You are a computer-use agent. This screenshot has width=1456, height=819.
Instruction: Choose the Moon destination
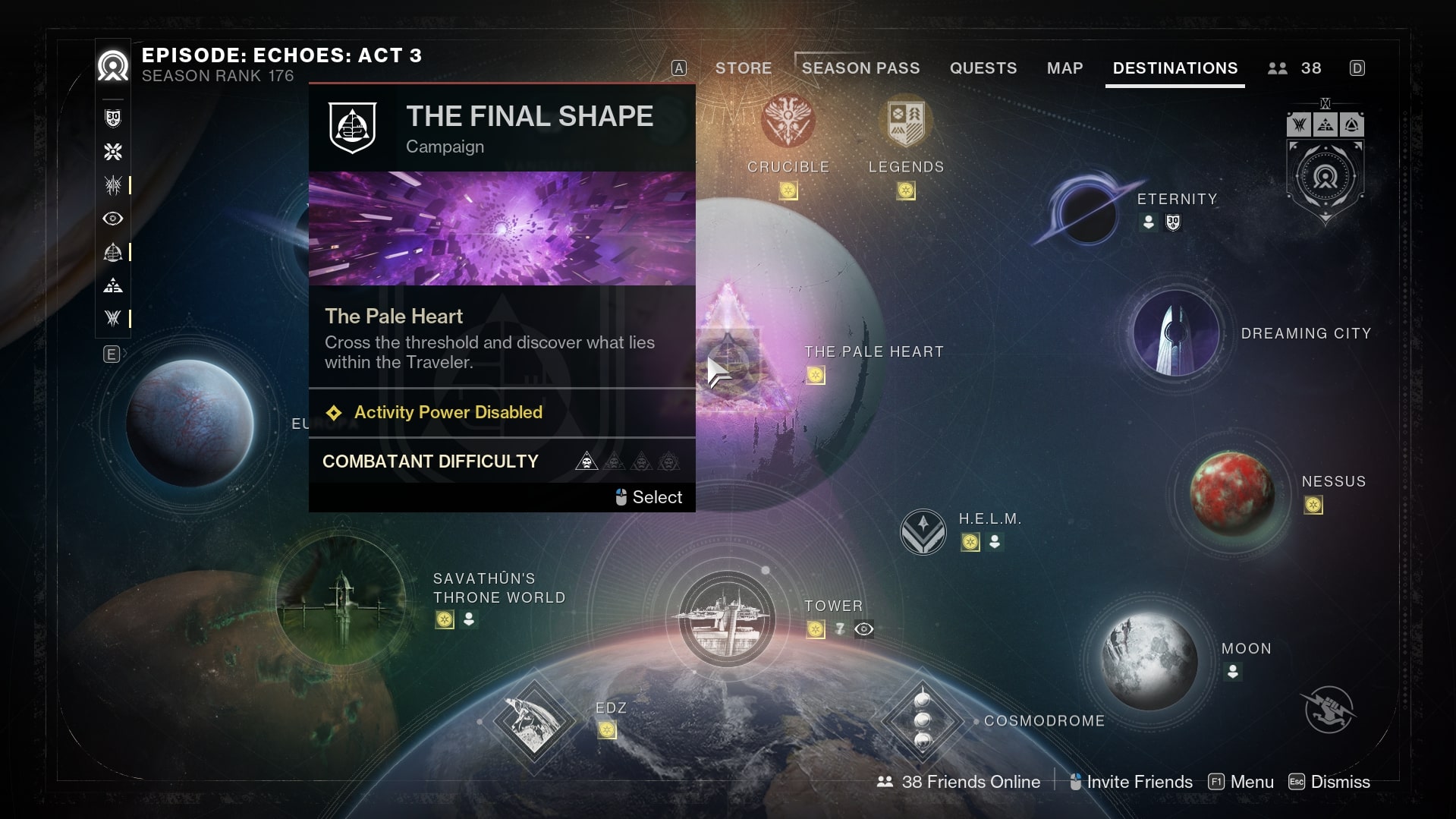(x=1149, y=660)
